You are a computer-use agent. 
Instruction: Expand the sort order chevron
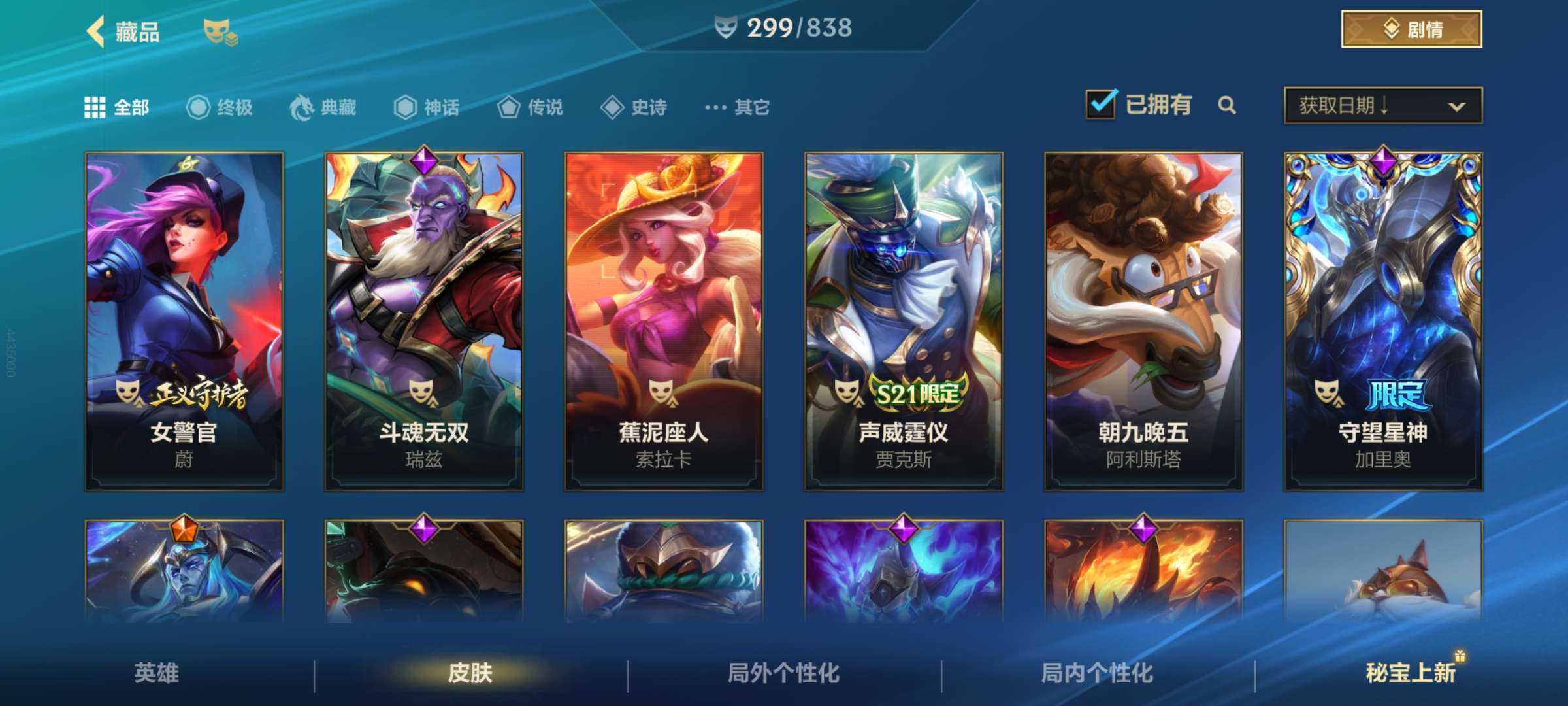(1458, 106)
